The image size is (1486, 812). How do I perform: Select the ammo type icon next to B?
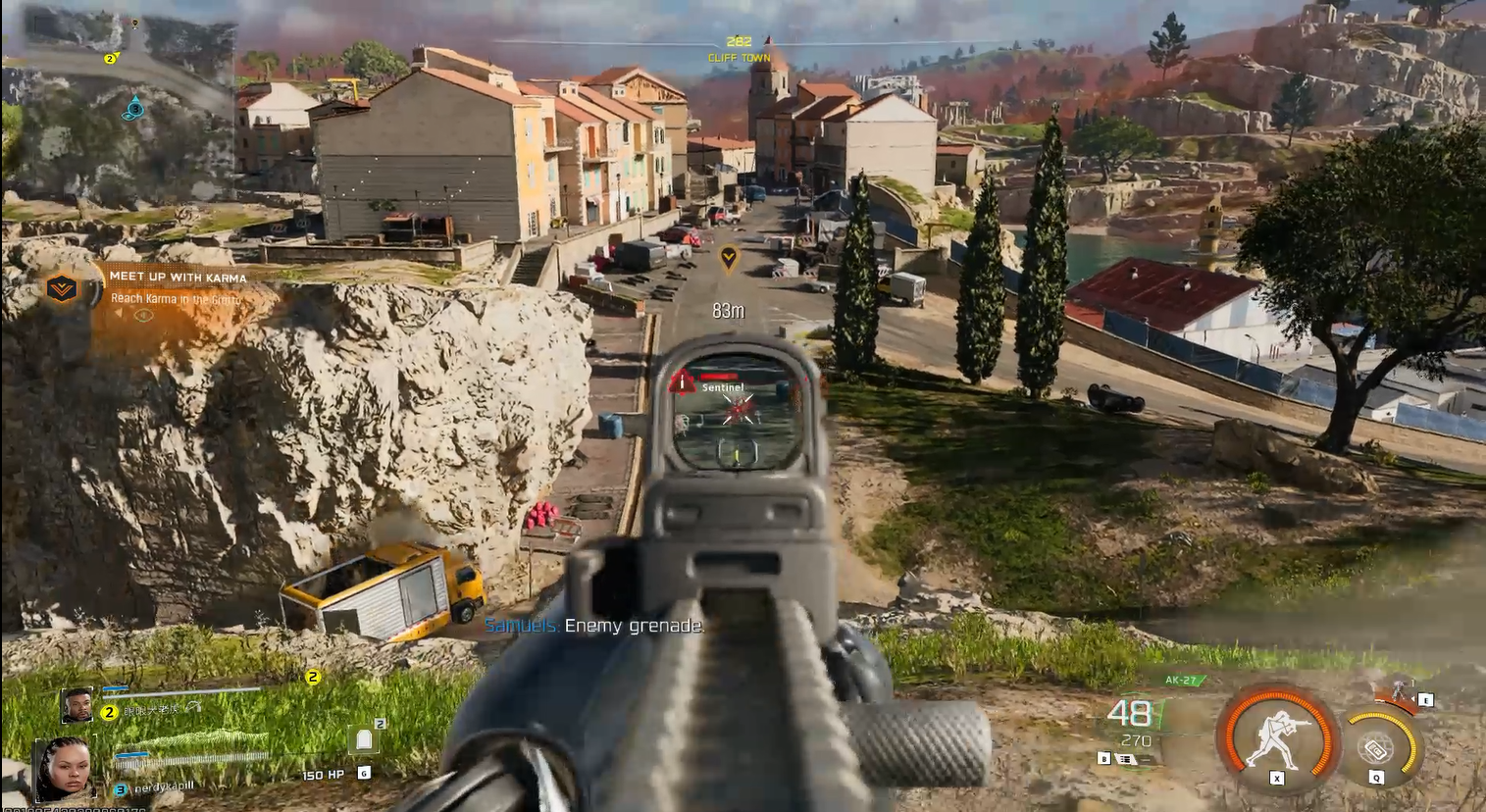[x=1125, y=757]
